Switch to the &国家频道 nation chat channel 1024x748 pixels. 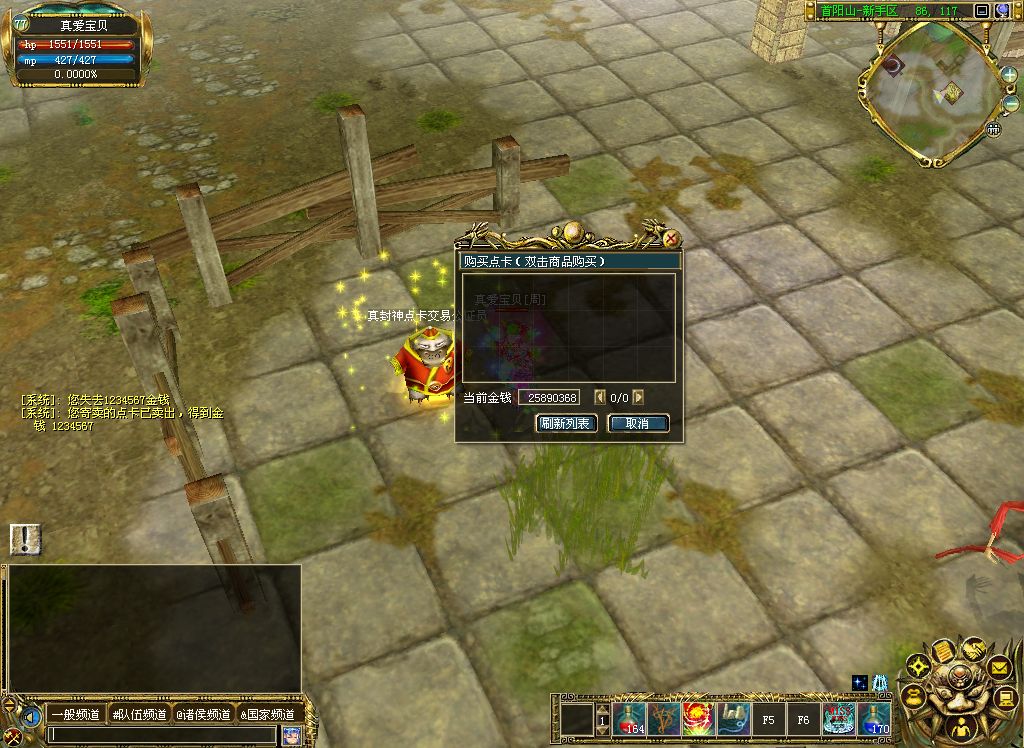click(267, 714)
